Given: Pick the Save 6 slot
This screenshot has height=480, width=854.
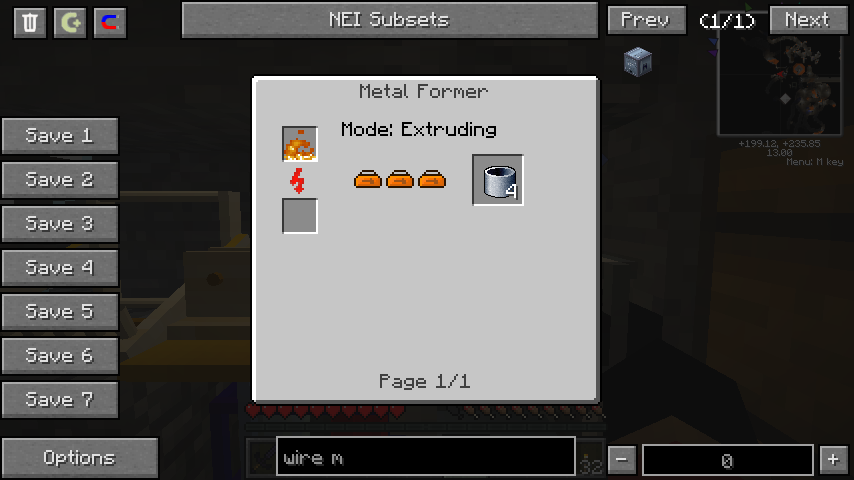Looking at the screenshot, I should (x=60, y=356).
